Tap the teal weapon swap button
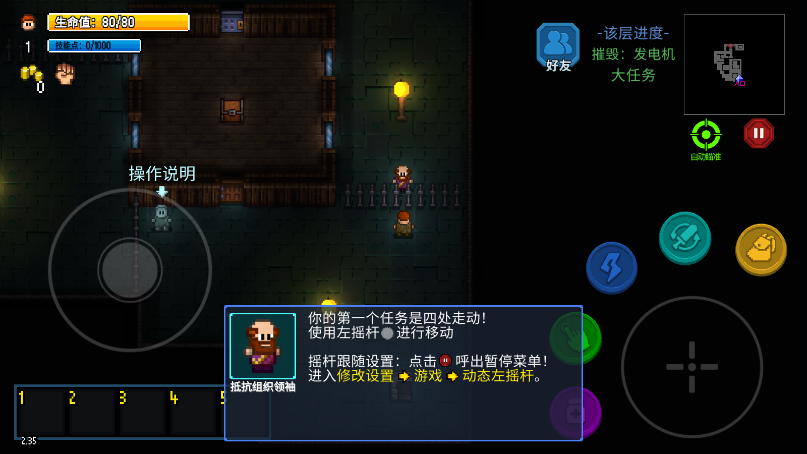The height and width of the screenshot is (454, 807). pos(684,238)
